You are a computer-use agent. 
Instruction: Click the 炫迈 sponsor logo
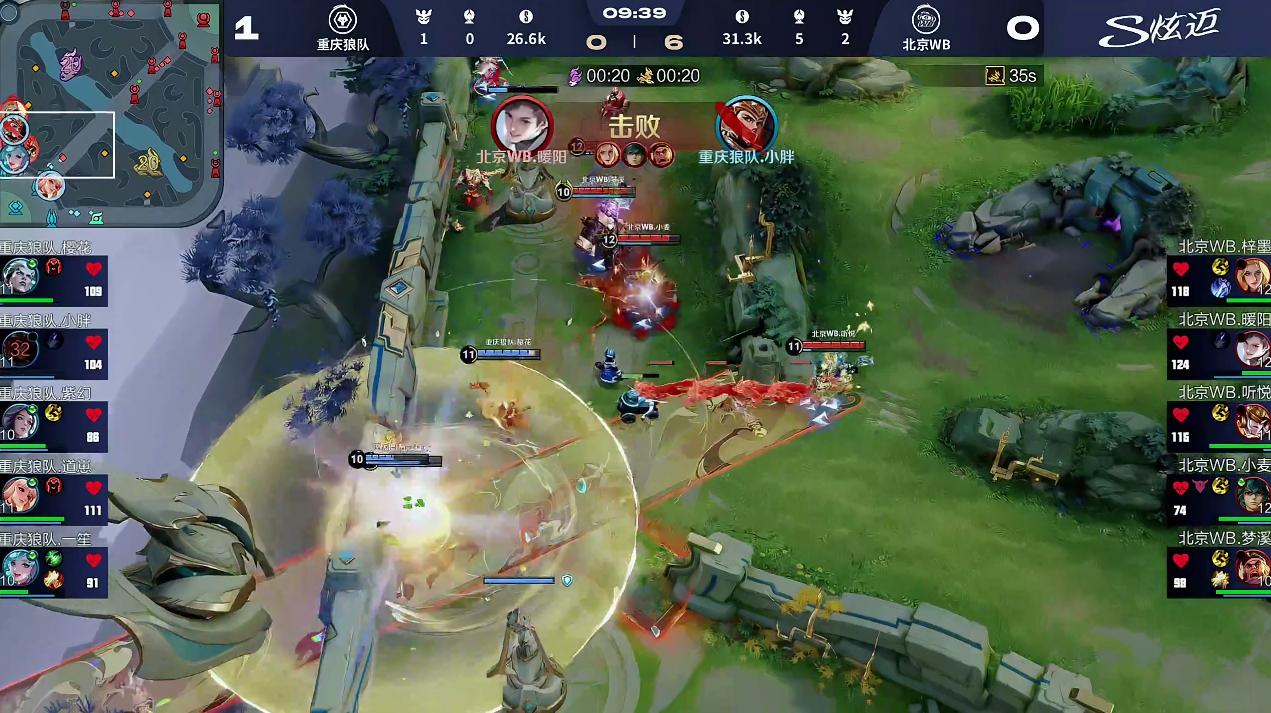[x=1159, y=28]
